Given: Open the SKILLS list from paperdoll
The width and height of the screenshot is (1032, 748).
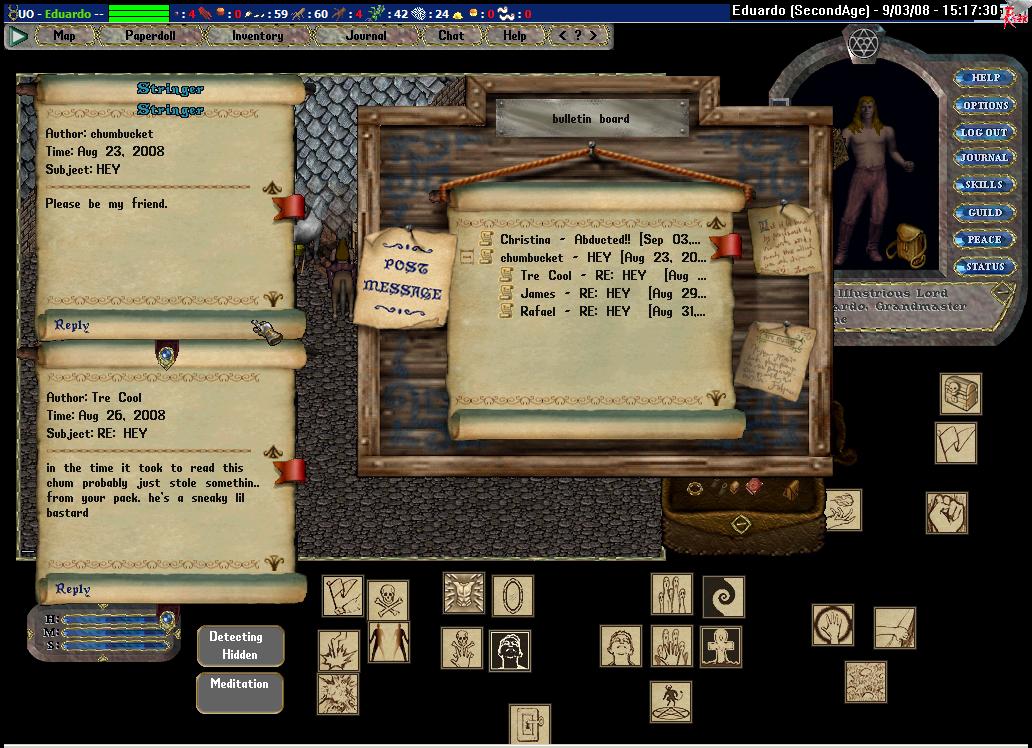Looking at the screenshot, I should coord(985,185).
